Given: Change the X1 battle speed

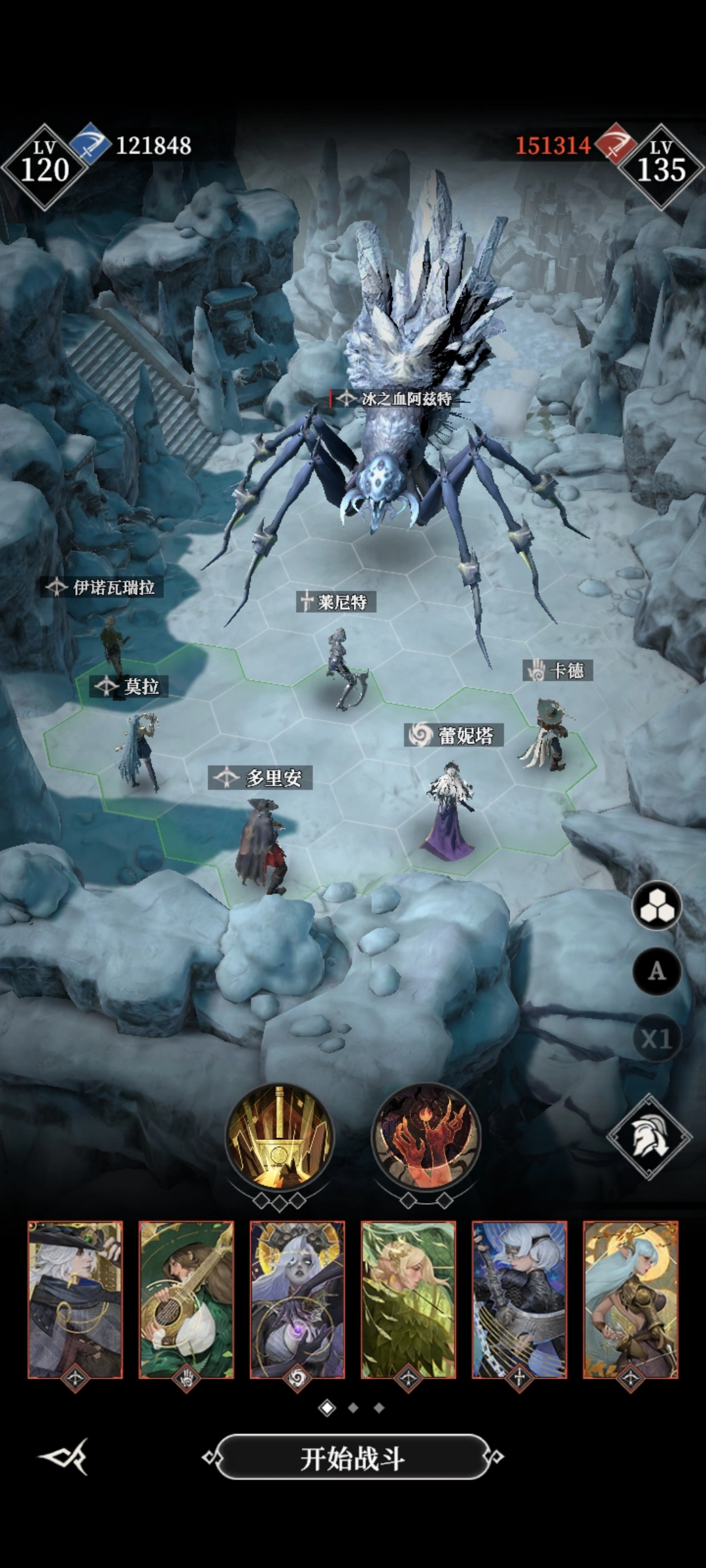Looking at the screenshot, I should click(657, 1038).
